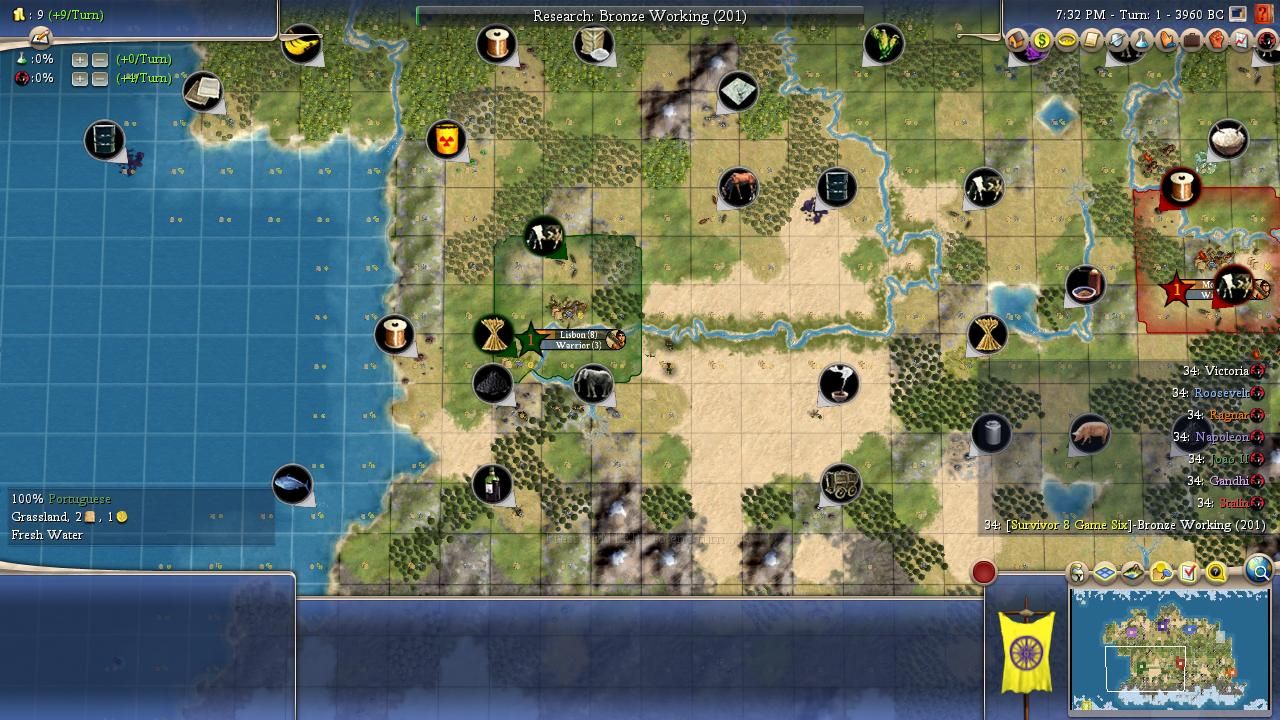Select Victoria in the scoreboard
Screen dimensions: 1280x720
[1226, 371]
